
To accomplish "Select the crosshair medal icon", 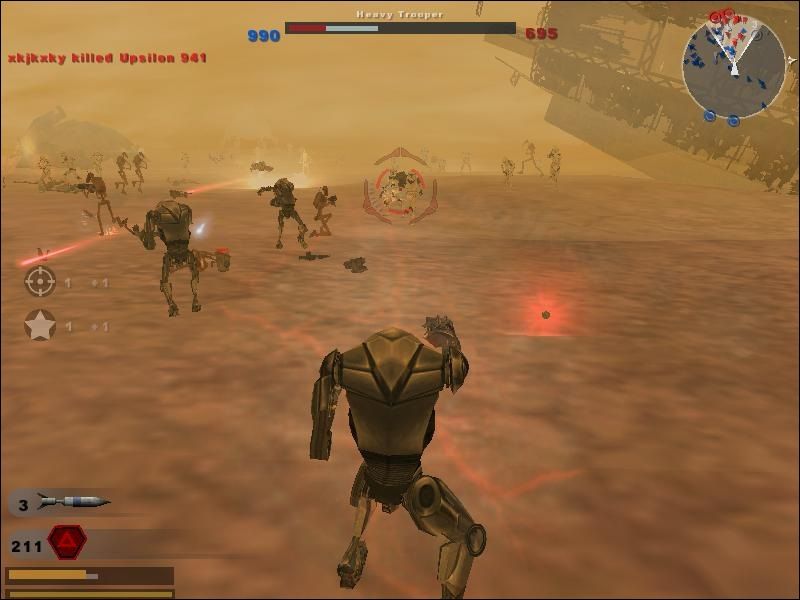I will pos(40,282).
